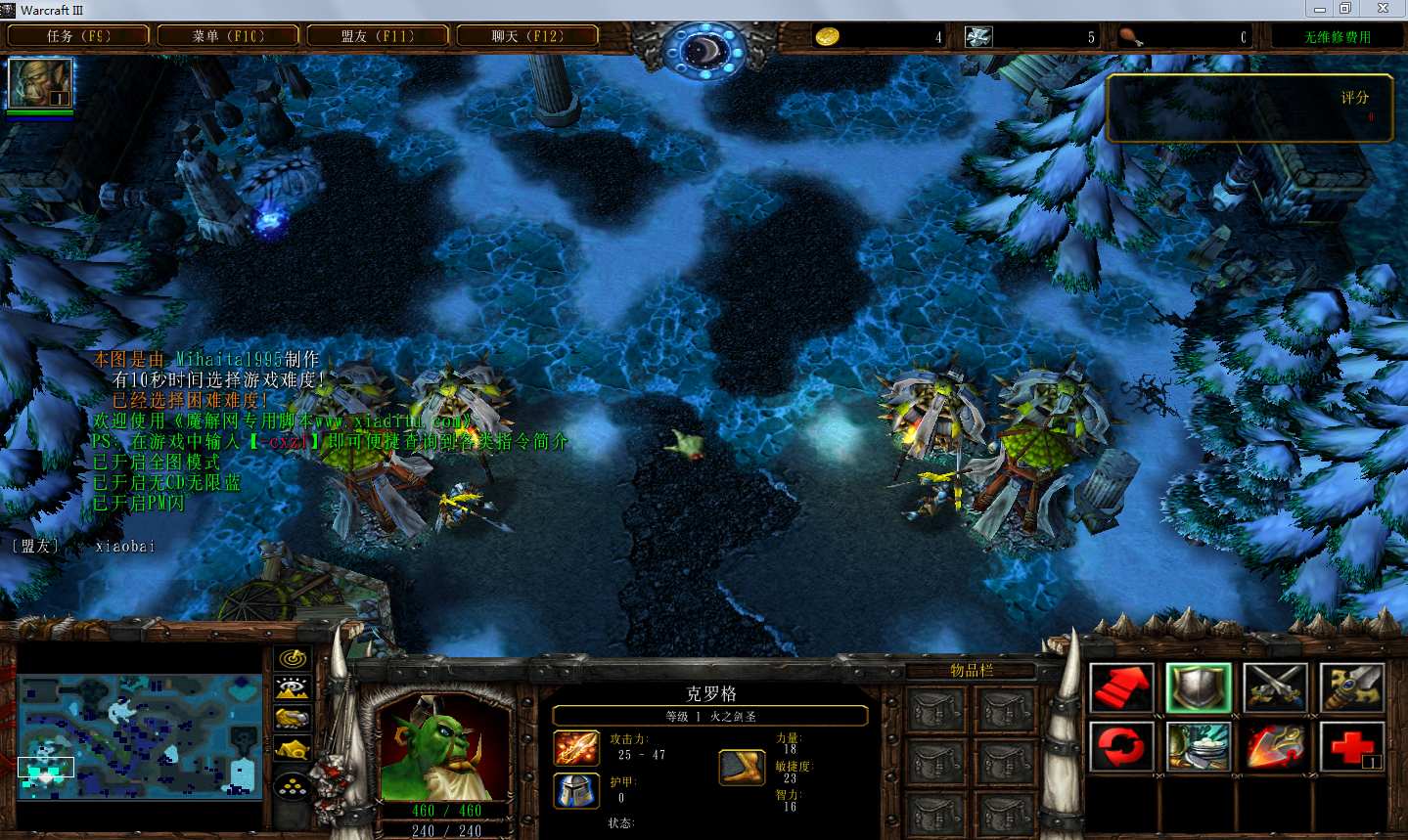1408x840 pixels.
Task: Select the hero portrait icon in top-left
Action: pyautogui.click(x=40, y=83)
